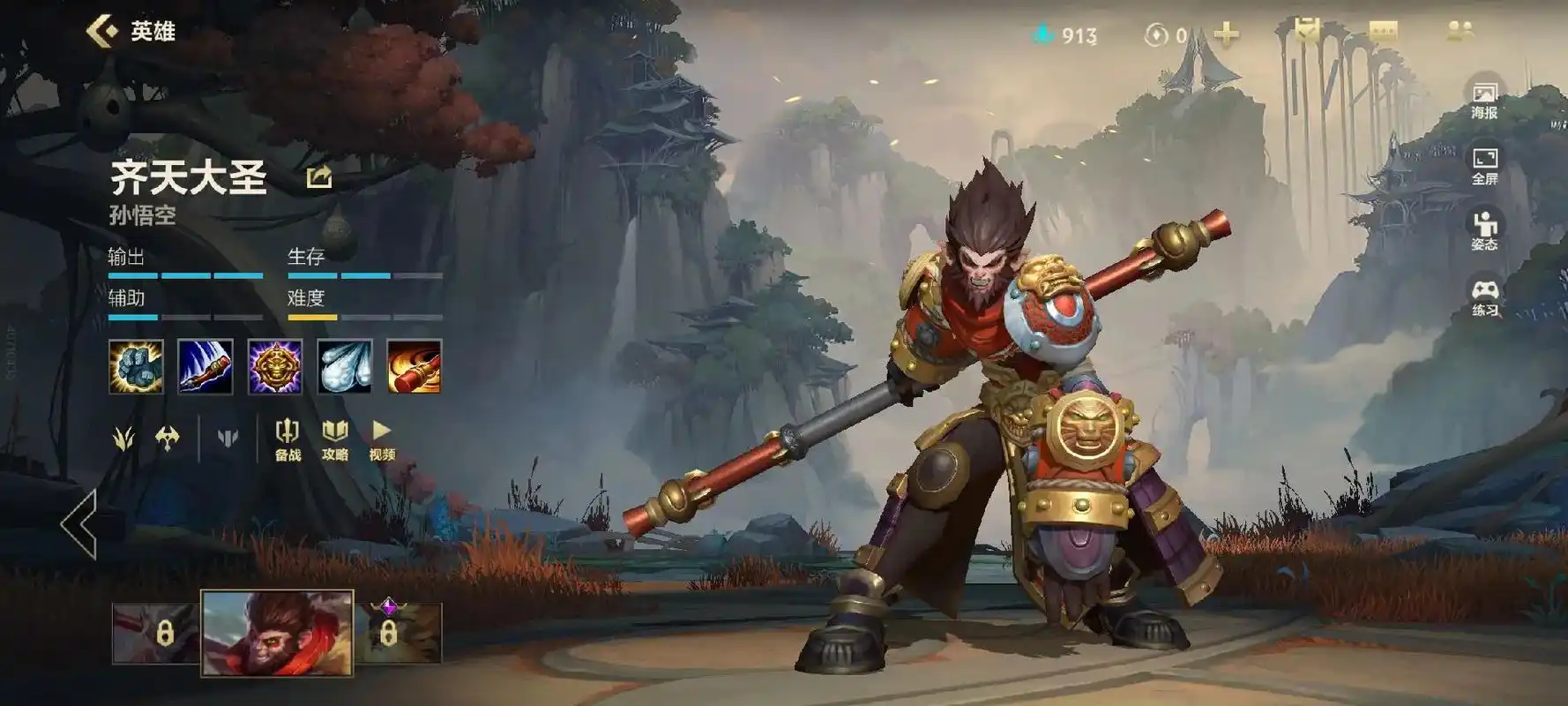Open the 姿态 pose options
Image resolution: width=1568 pixels, height=706 pixels.
click(1484, 231)
